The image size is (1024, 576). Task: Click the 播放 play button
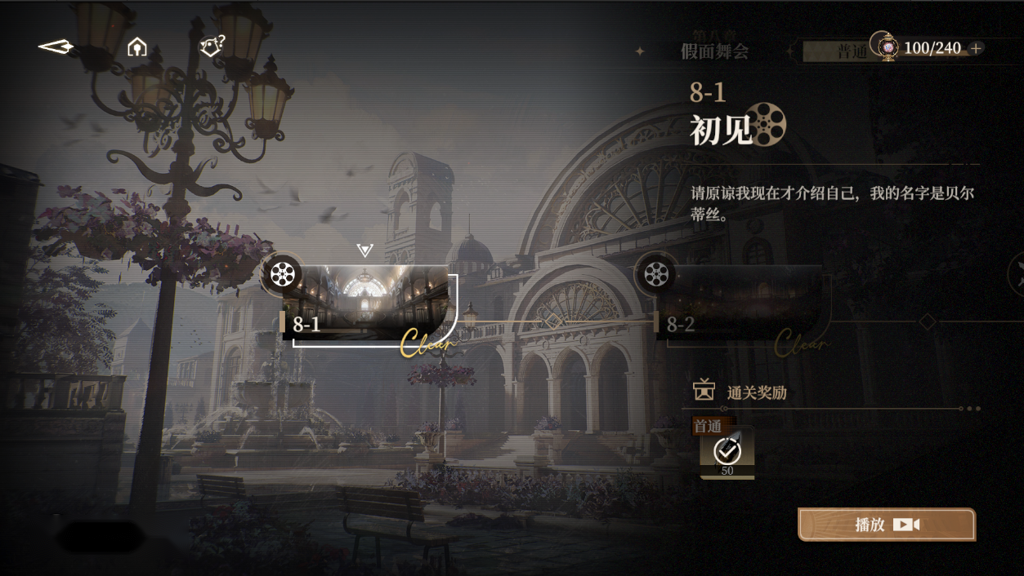[886, 525]
